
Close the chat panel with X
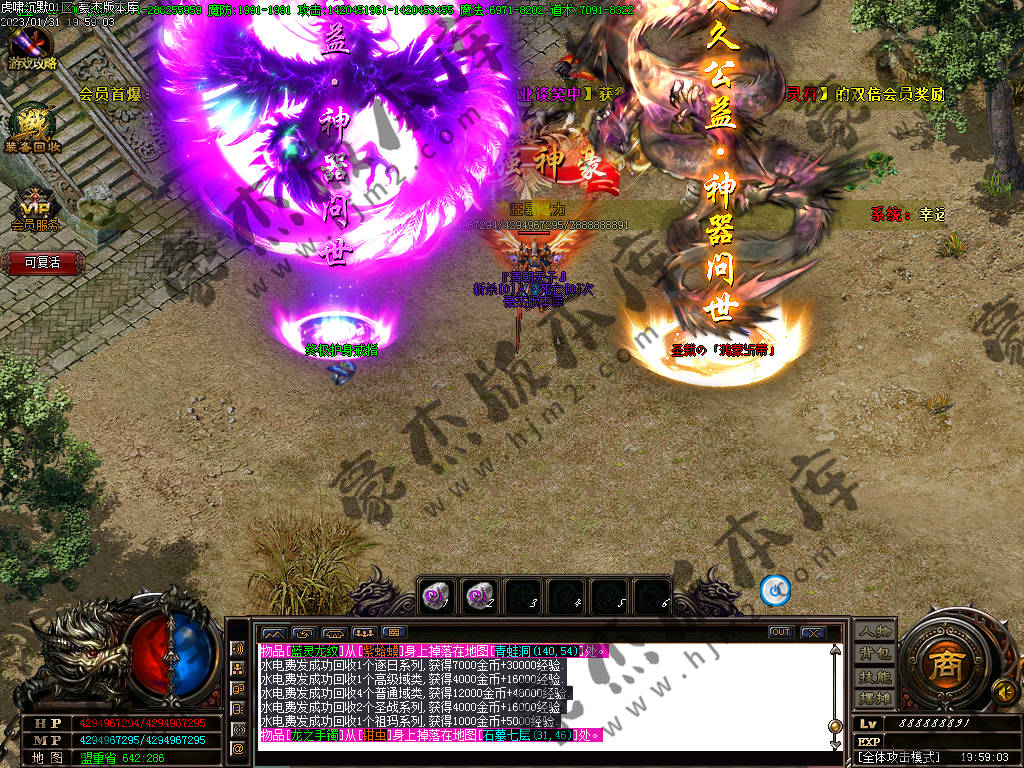point(812,632)
